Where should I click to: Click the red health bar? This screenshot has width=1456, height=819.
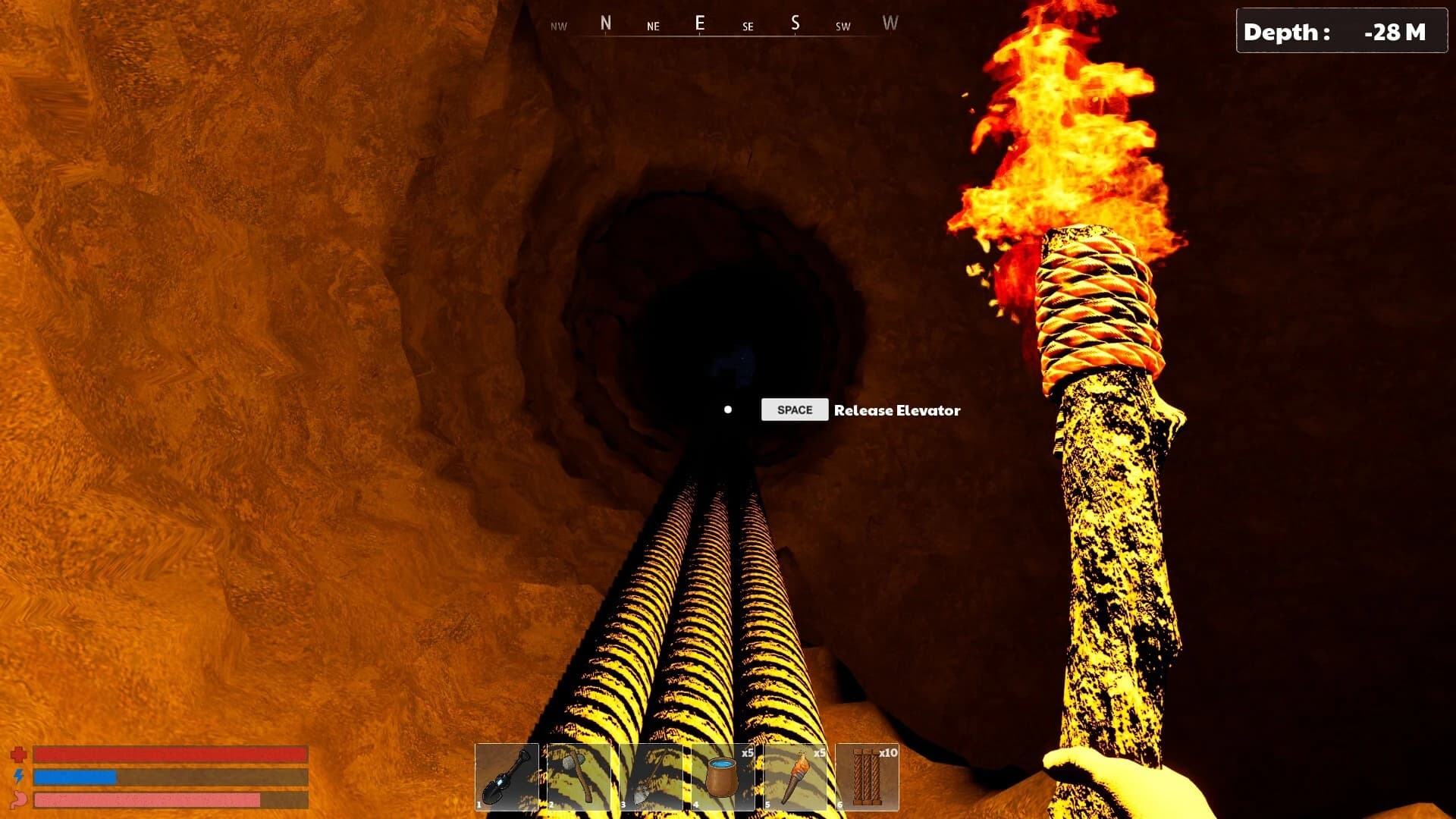coord(171,755)
